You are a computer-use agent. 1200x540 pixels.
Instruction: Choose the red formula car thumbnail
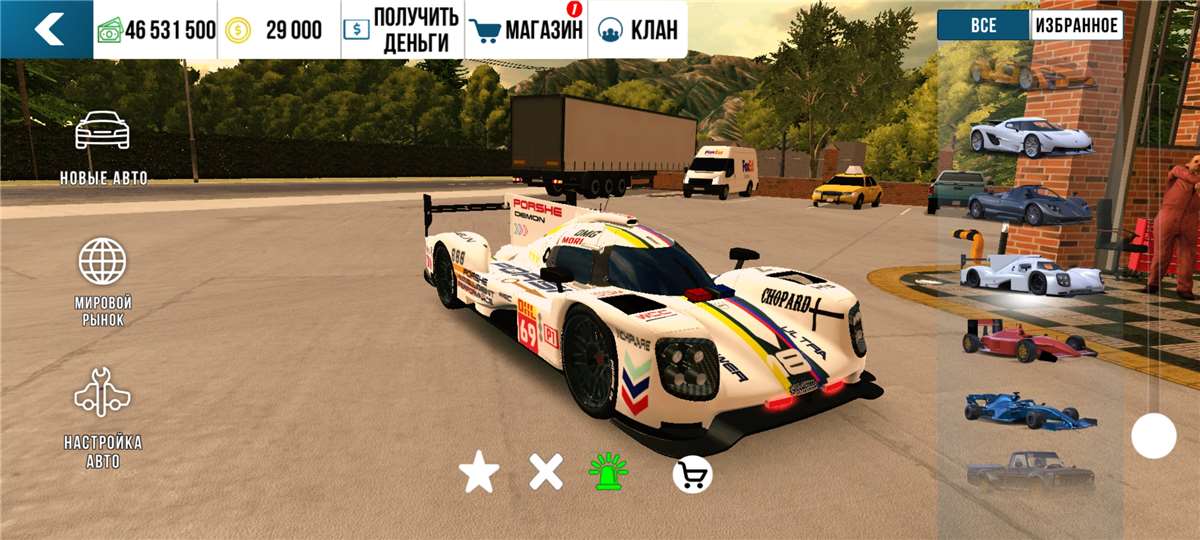coord(1030,338)
